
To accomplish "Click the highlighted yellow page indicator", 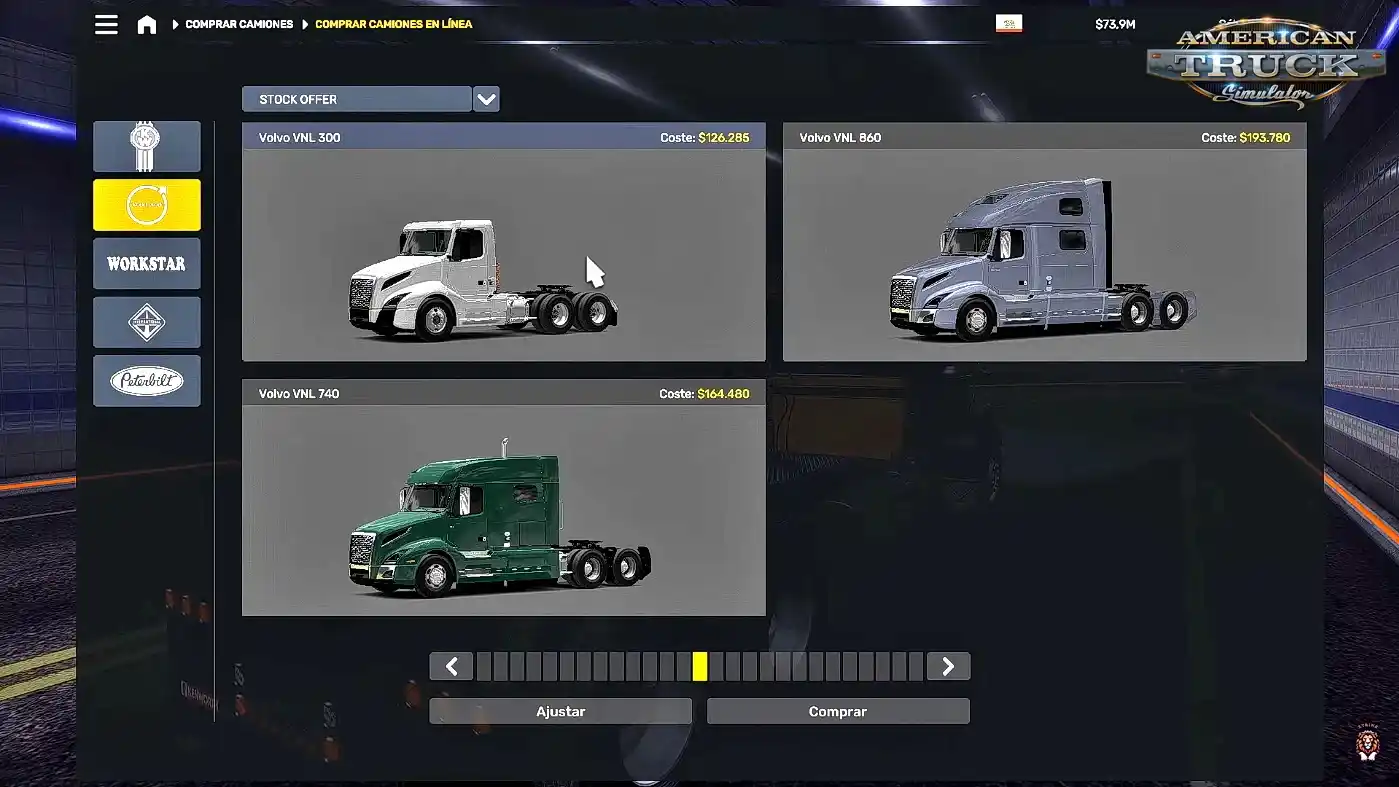I will pyautogui.click(x=700, y=666).
